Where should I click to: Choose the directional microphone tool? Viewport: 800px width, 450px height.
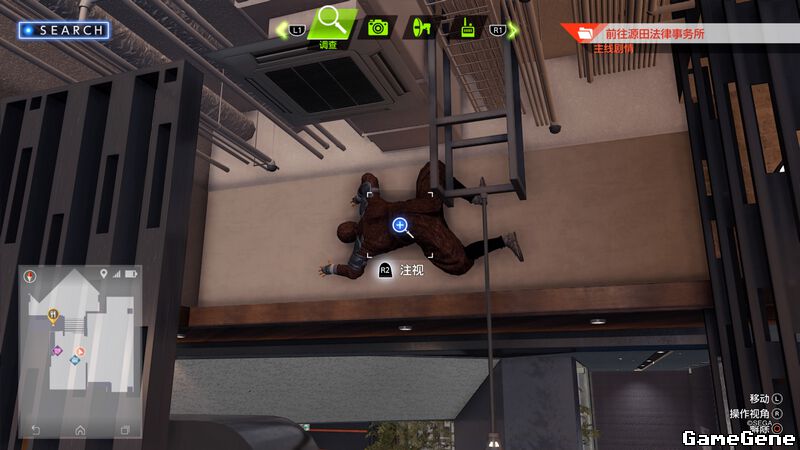coord(422,28)
